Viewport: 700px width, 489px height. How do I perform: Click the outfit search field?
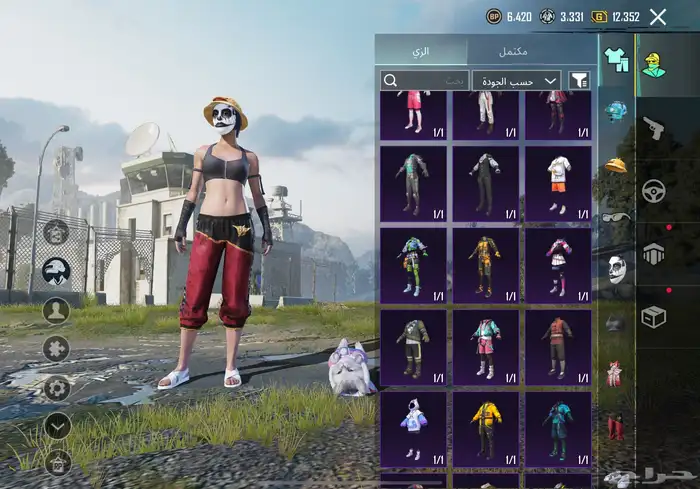424,80
